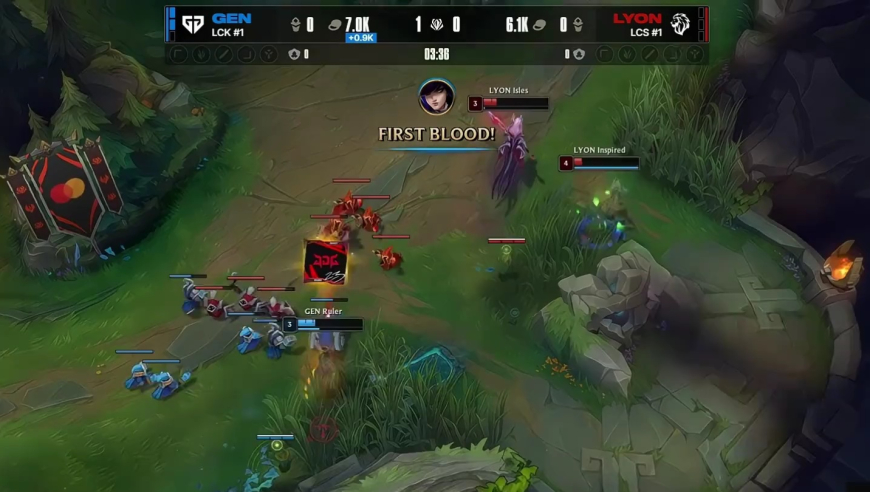Click the center kill score emblem
The image size is (870, 492).
[x=436, y=25]
